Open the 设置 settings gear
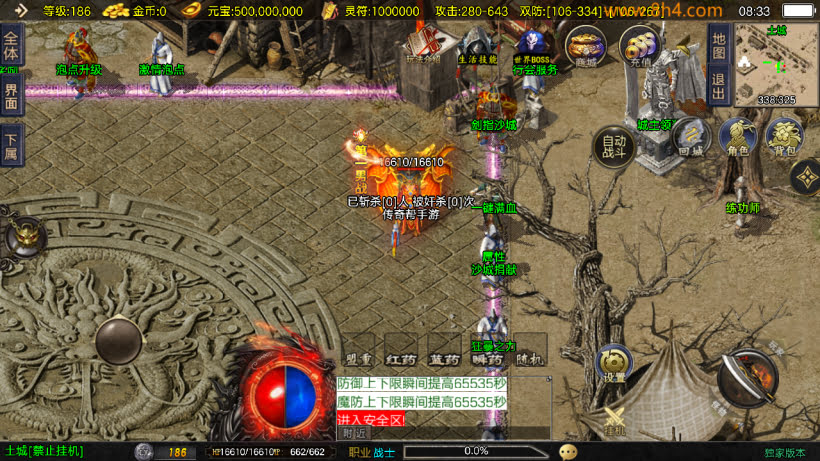 coord(614,364)
